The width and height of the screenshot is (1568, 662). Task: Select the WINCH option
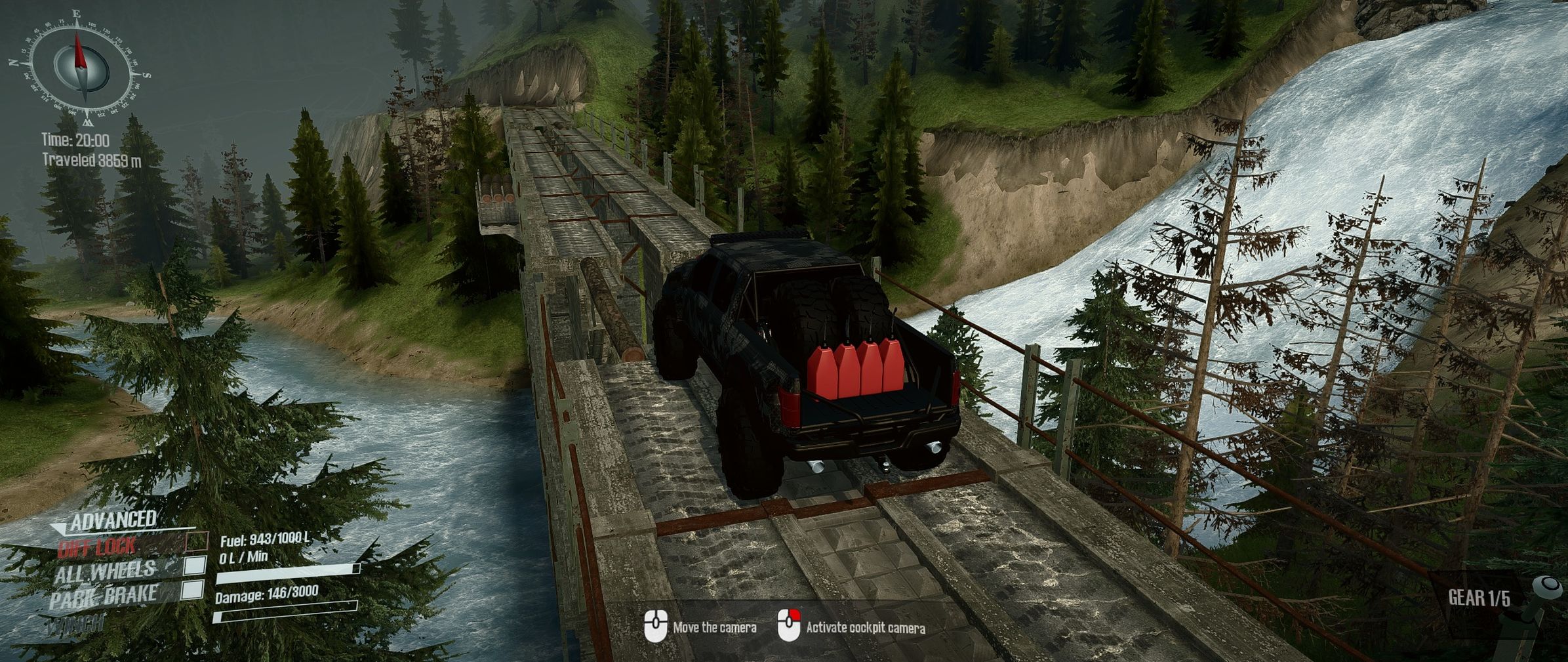(77, 623)
